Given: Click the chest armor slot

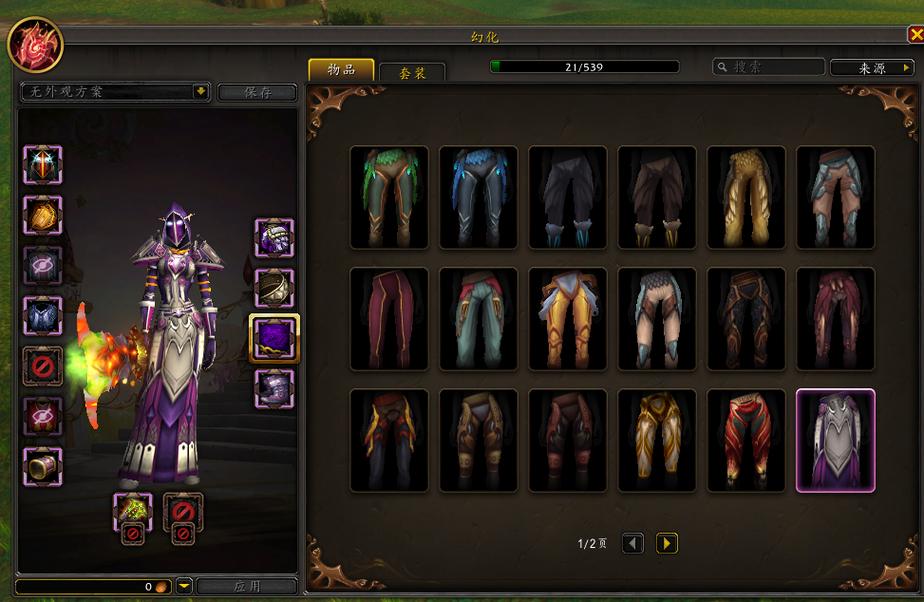Looking at the screenshot, I should (43, 316).
